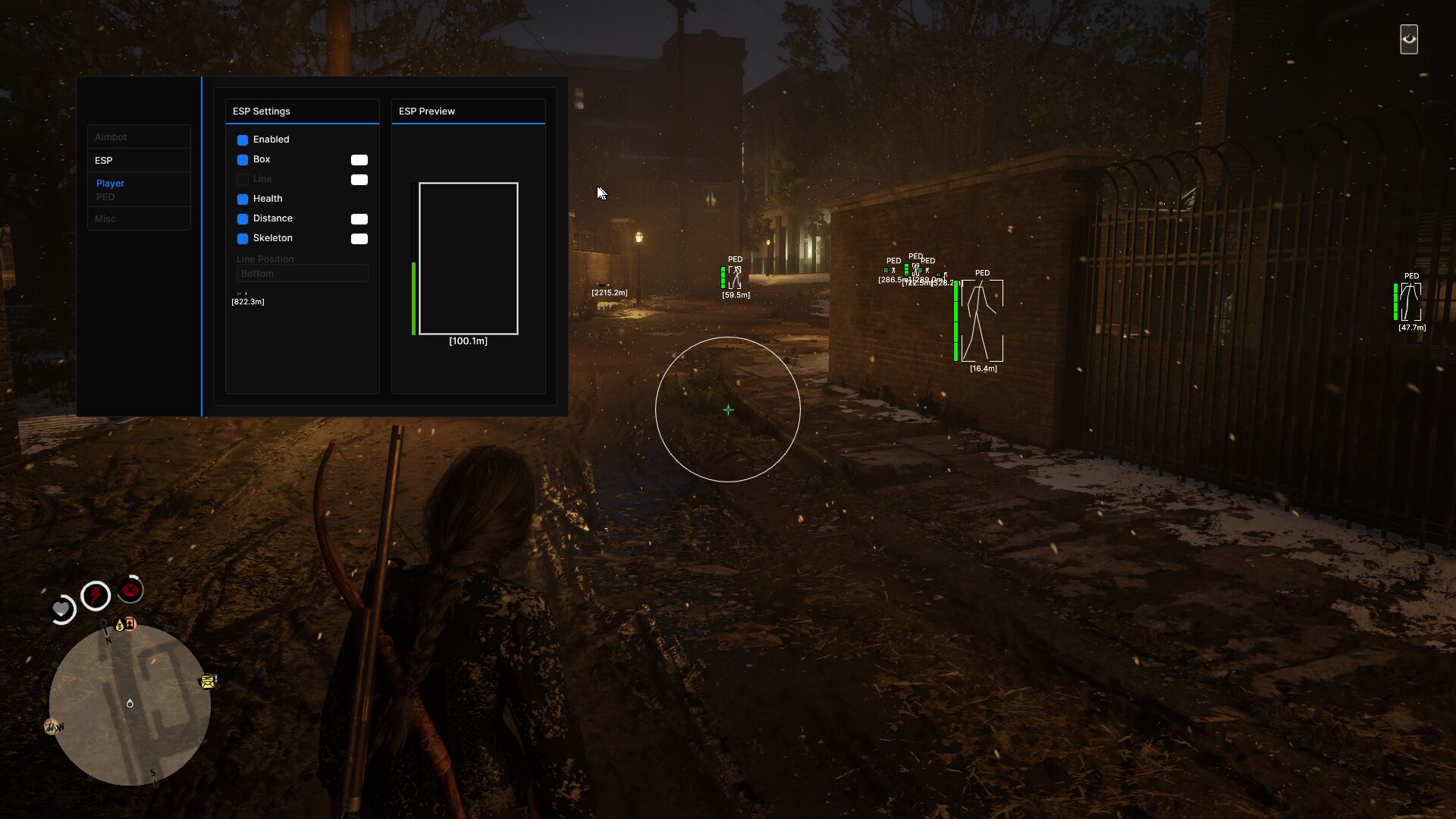Switch to the Player ESP sub-tab
This screenshot has width=1456, height=819.
111,184
